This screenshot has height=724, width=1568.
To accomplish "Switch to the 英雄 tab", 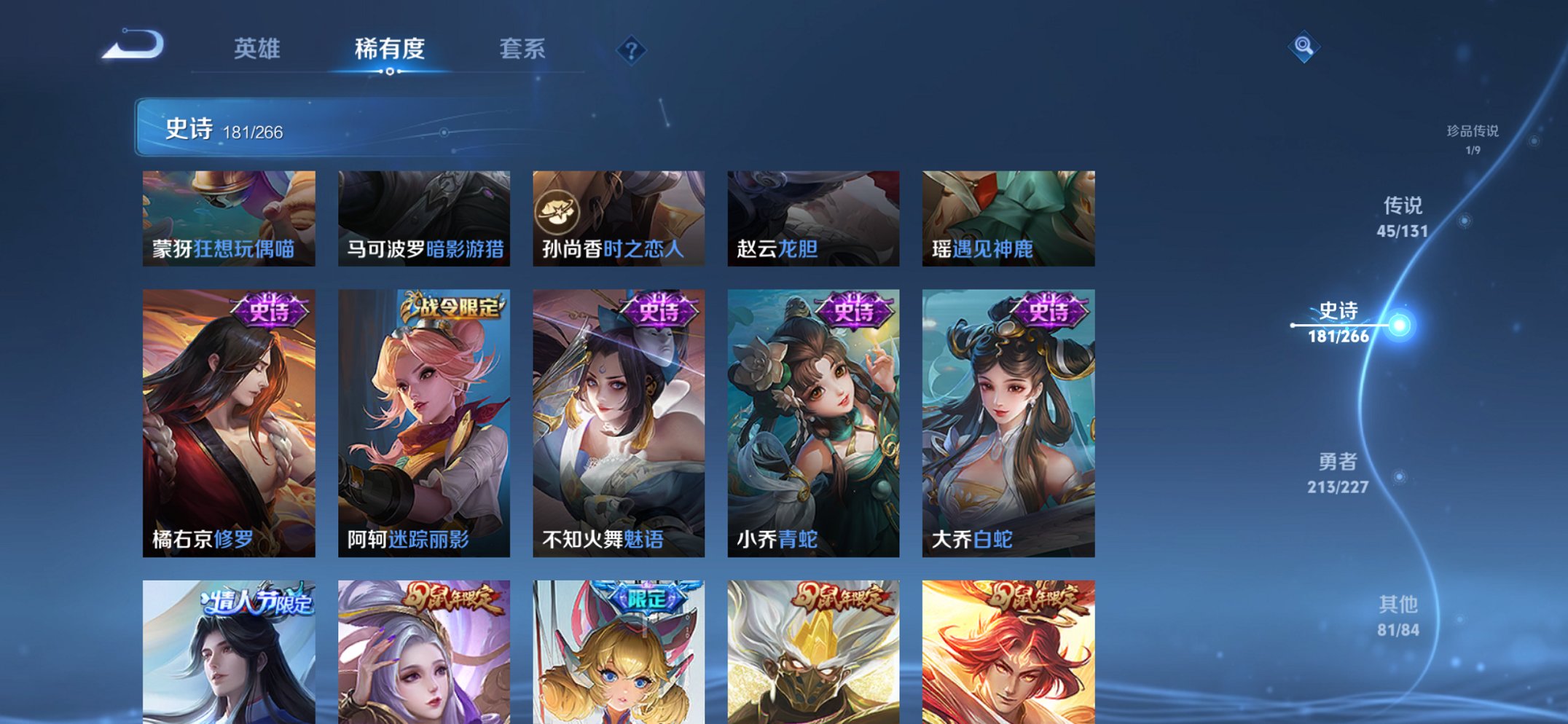I will pos(259,50).
